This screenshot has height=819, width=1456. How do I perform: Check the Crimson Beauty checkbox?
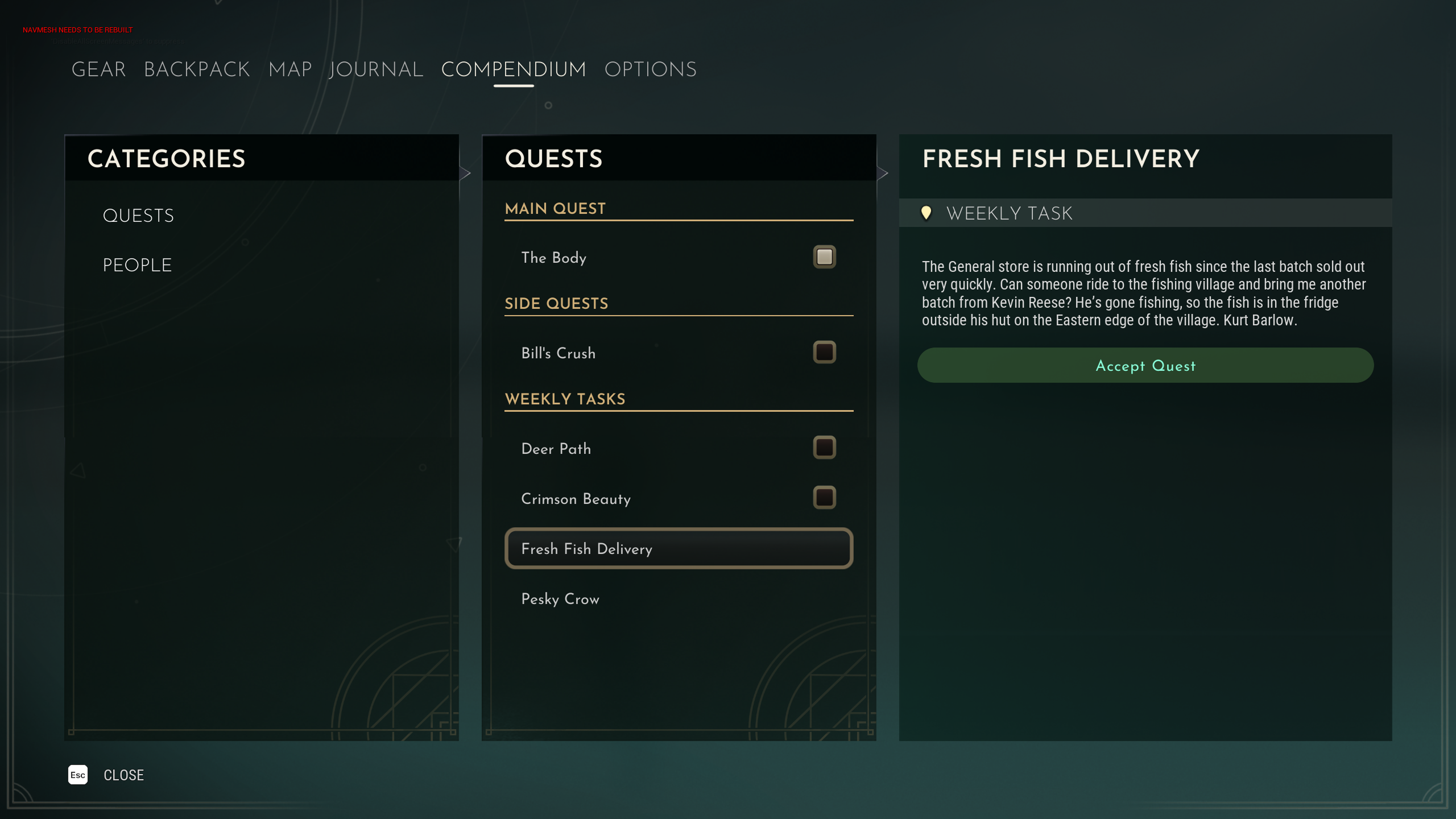pyautogui.click(x=824, y=498)
